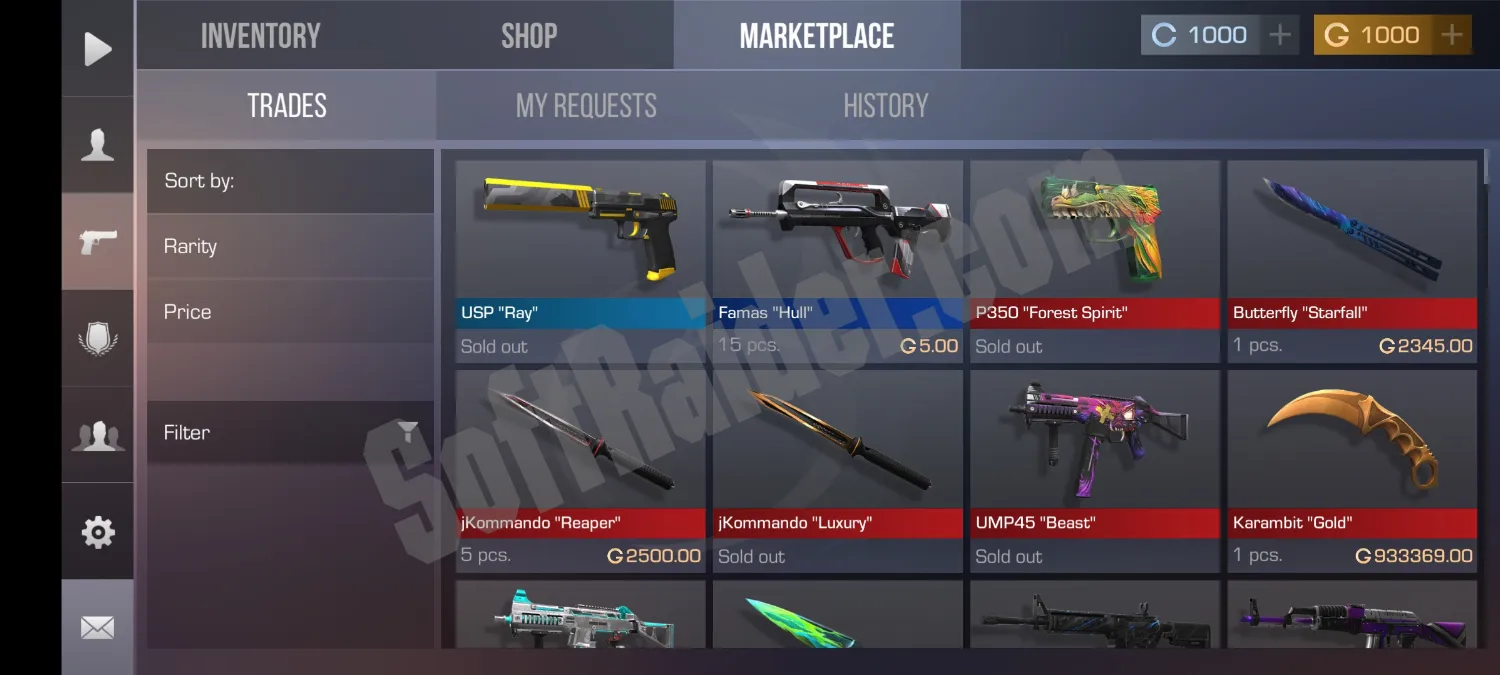Pick the jKommando "Reaper" knife listing

pyautogui.click(x=580, y=470)
